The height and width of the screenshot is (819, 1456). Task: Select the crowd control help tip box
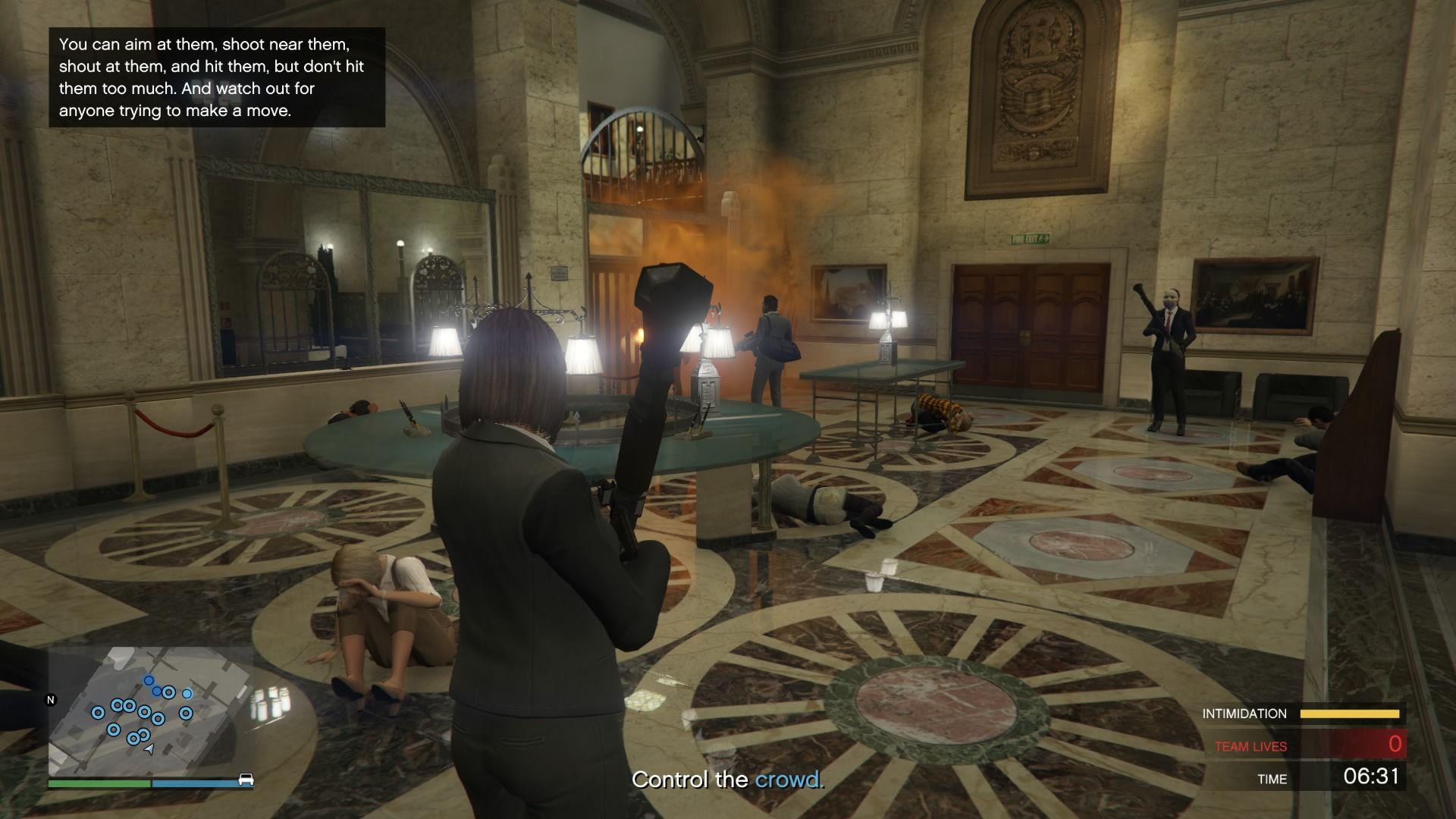pos(217,77)
